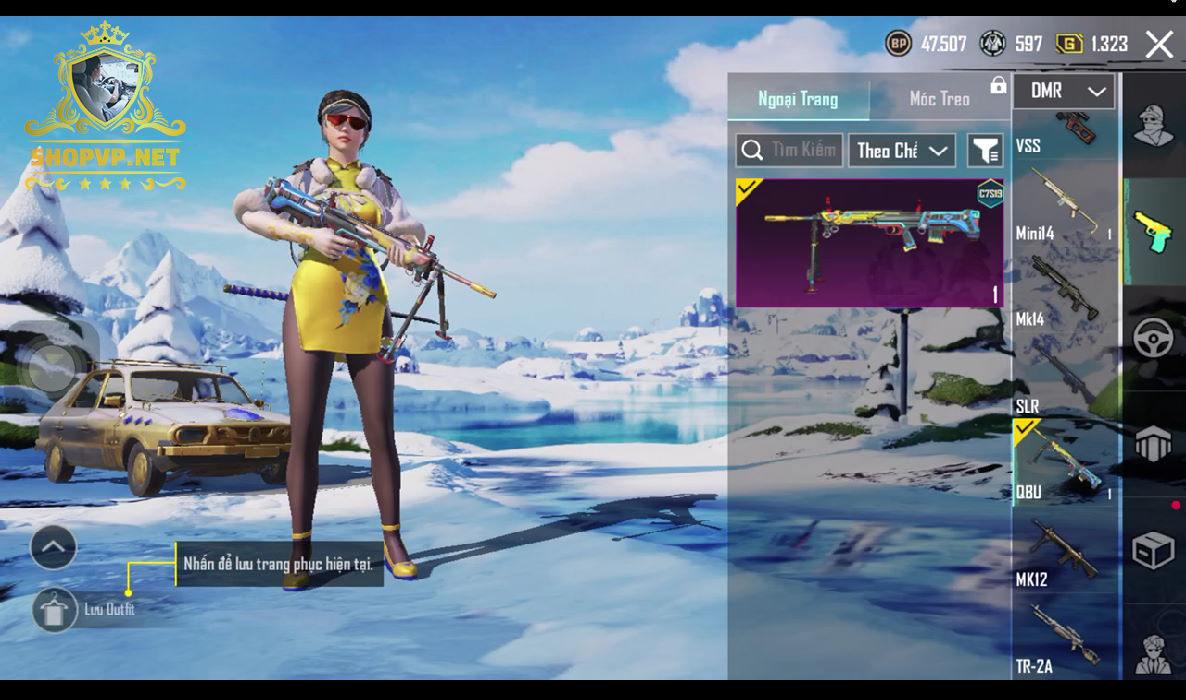Open the crate box category icon
Image resolution: width=1186 pixels, height=700 pixels.
tap(1153, 550)
